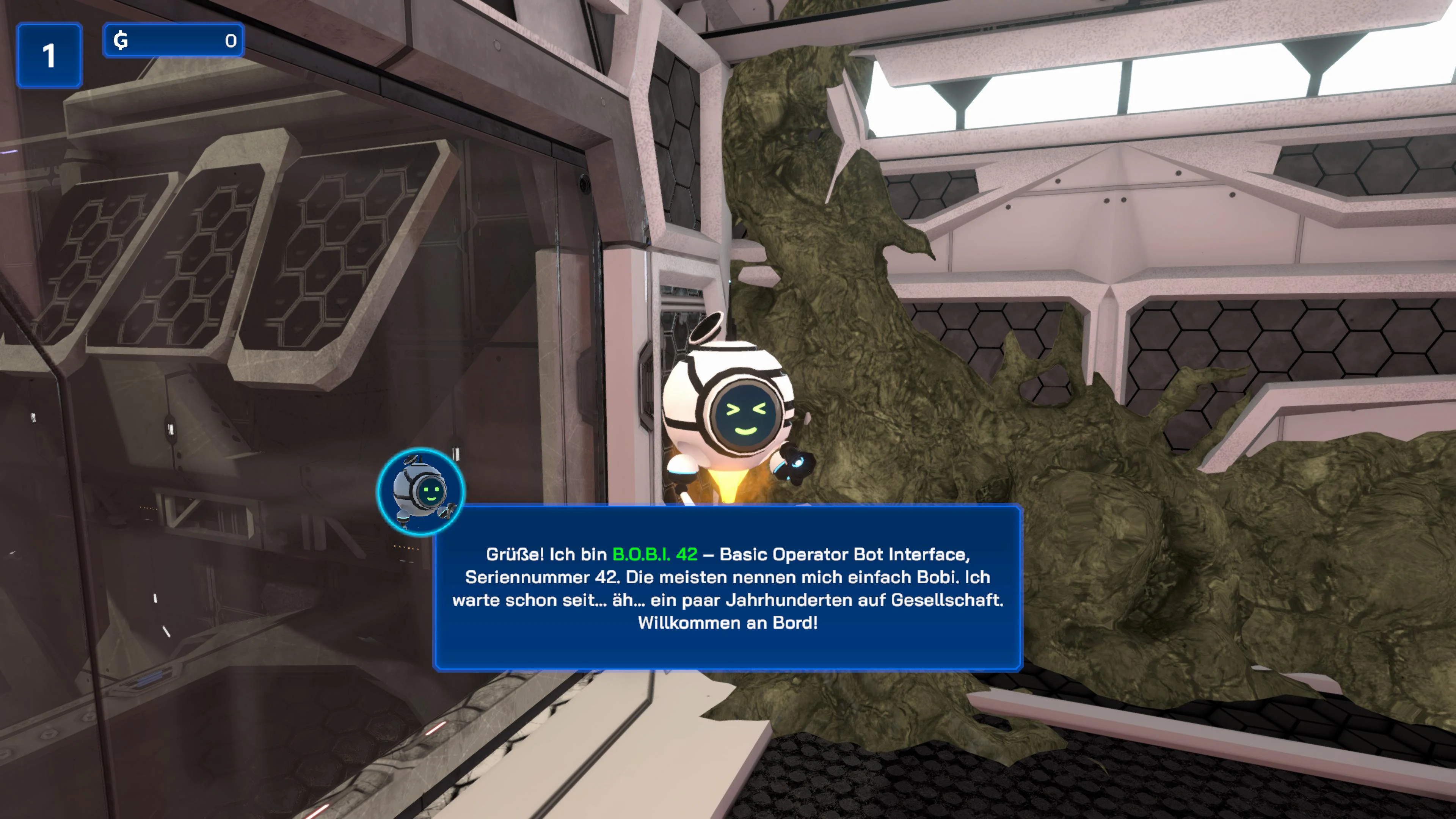Click the Bobi portrait icon beside the dialogue
Viewport: 1456px width, 819px height.
[422, 492]
